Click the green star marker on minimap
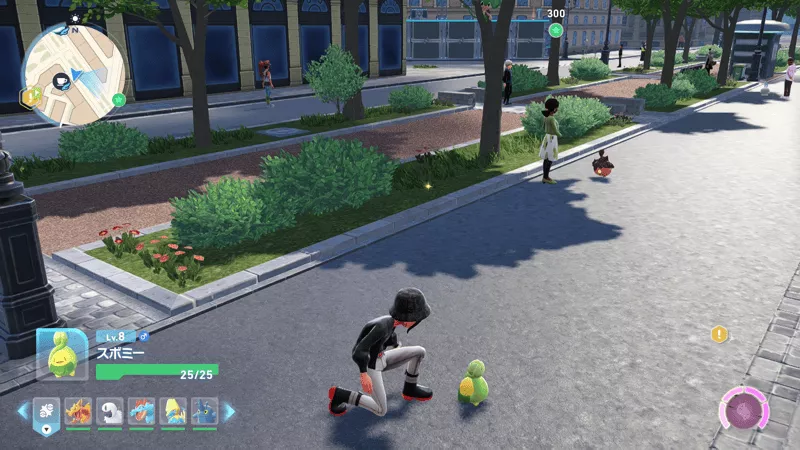This screenshot has width=800, height=450. click(x=119, y=99)
